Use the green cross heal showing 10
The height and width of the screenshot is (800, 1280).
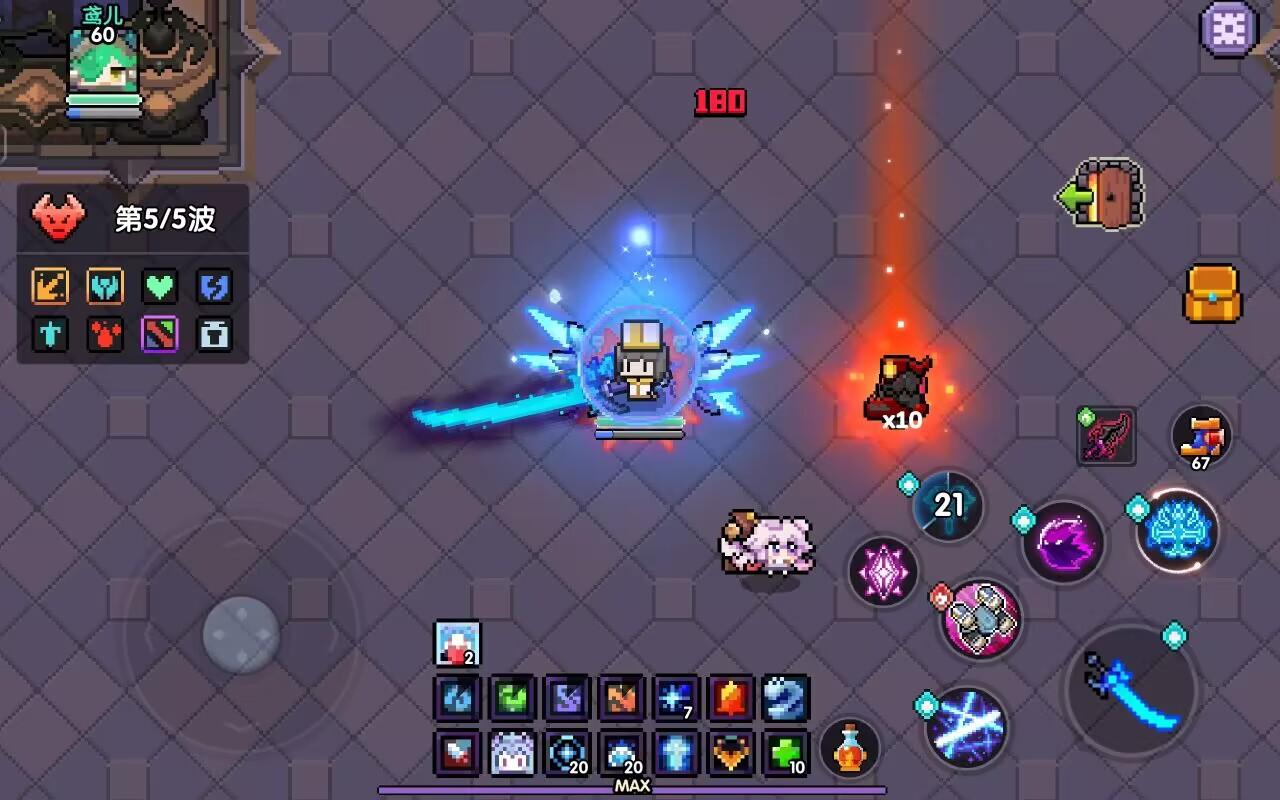click(x=785, y=755)
